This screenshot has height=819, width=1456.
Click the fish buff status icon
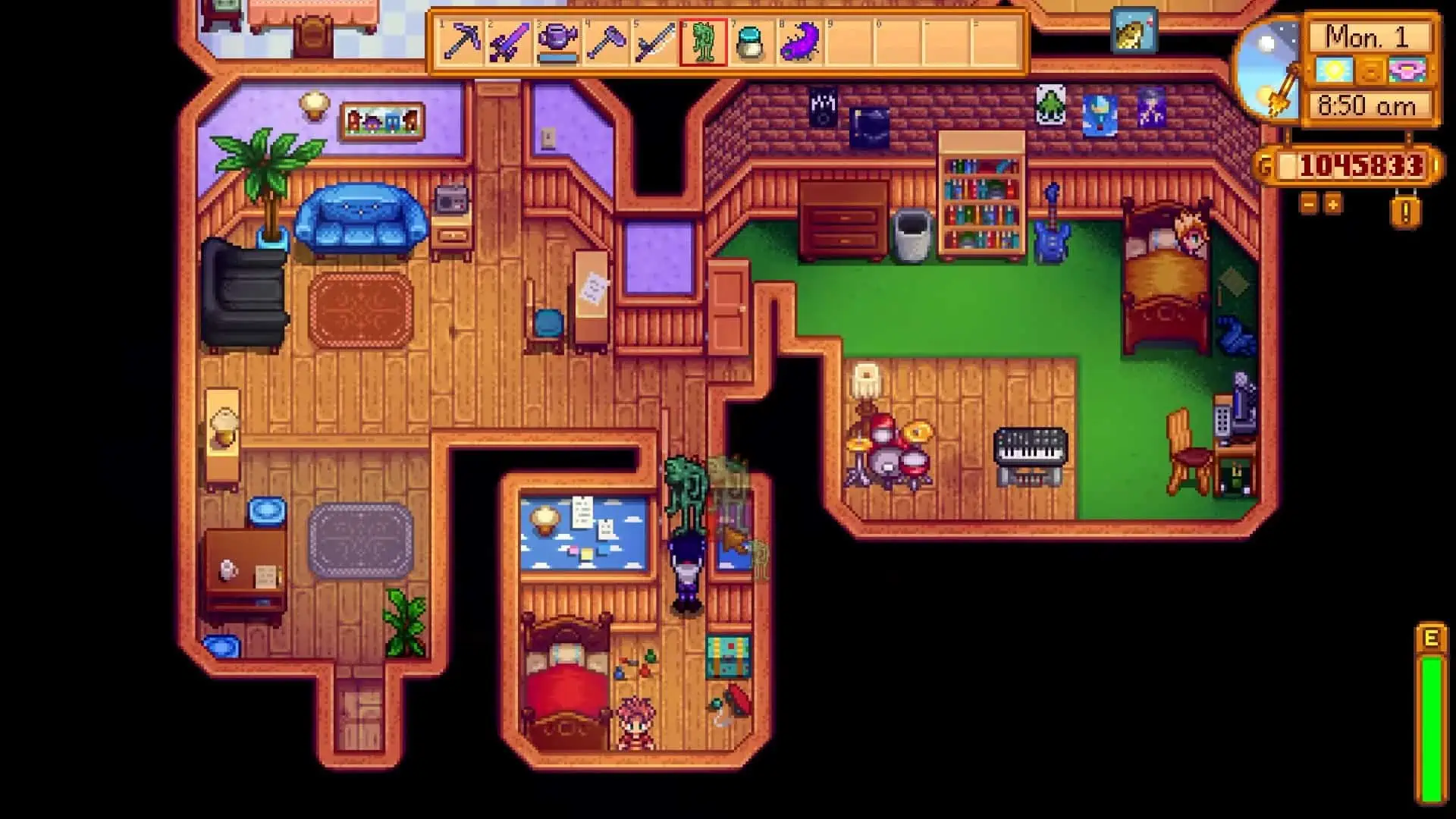pyautogui.click(x=1134, y=31)
